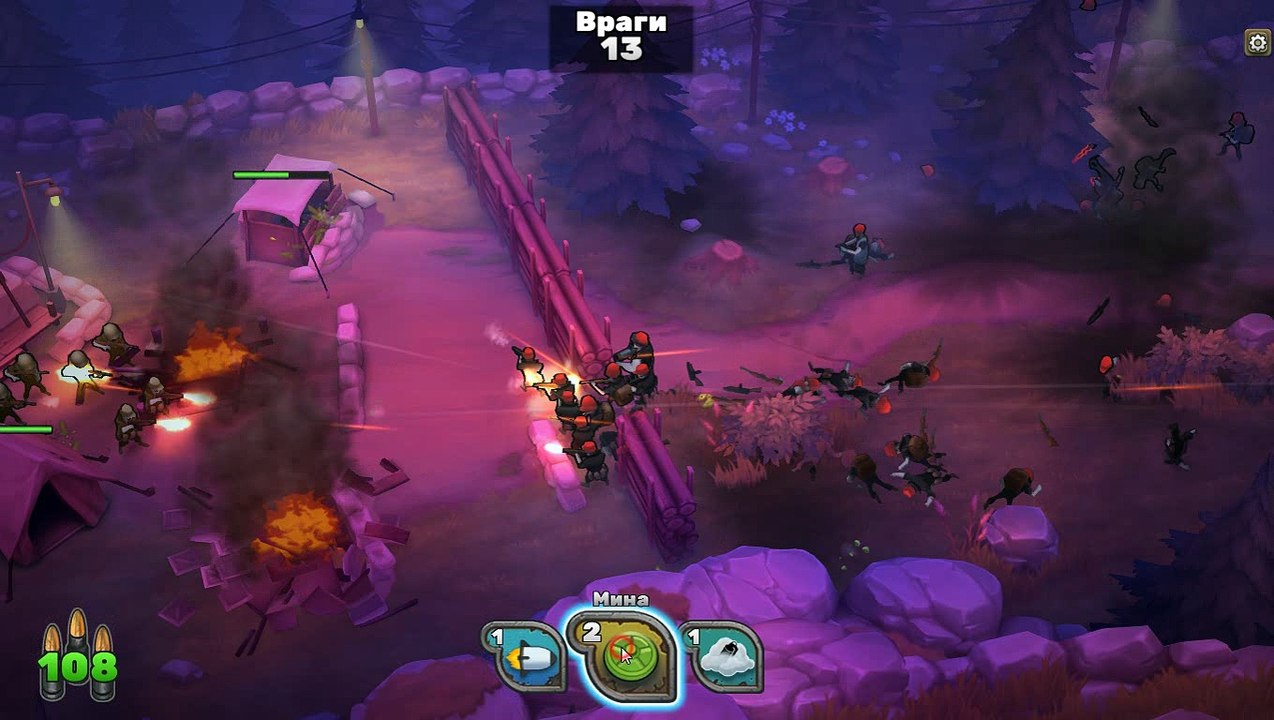Activate the green Мина mine ability

(x=623, y=655)
